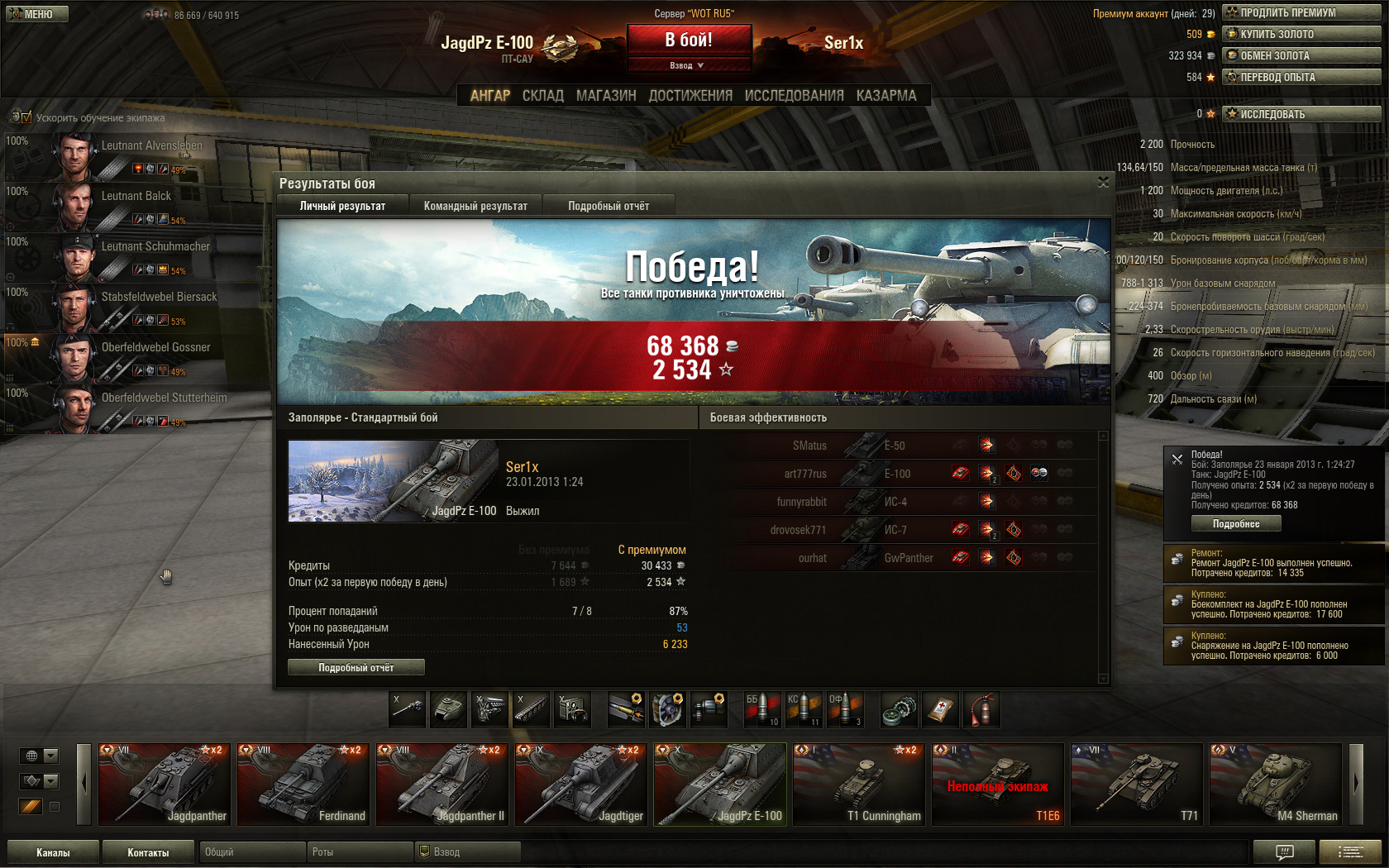Open the Взвод battle type dropdown
Viewport: 1389px width, 868px height.
pyautogui.click(x=689, y=65)
